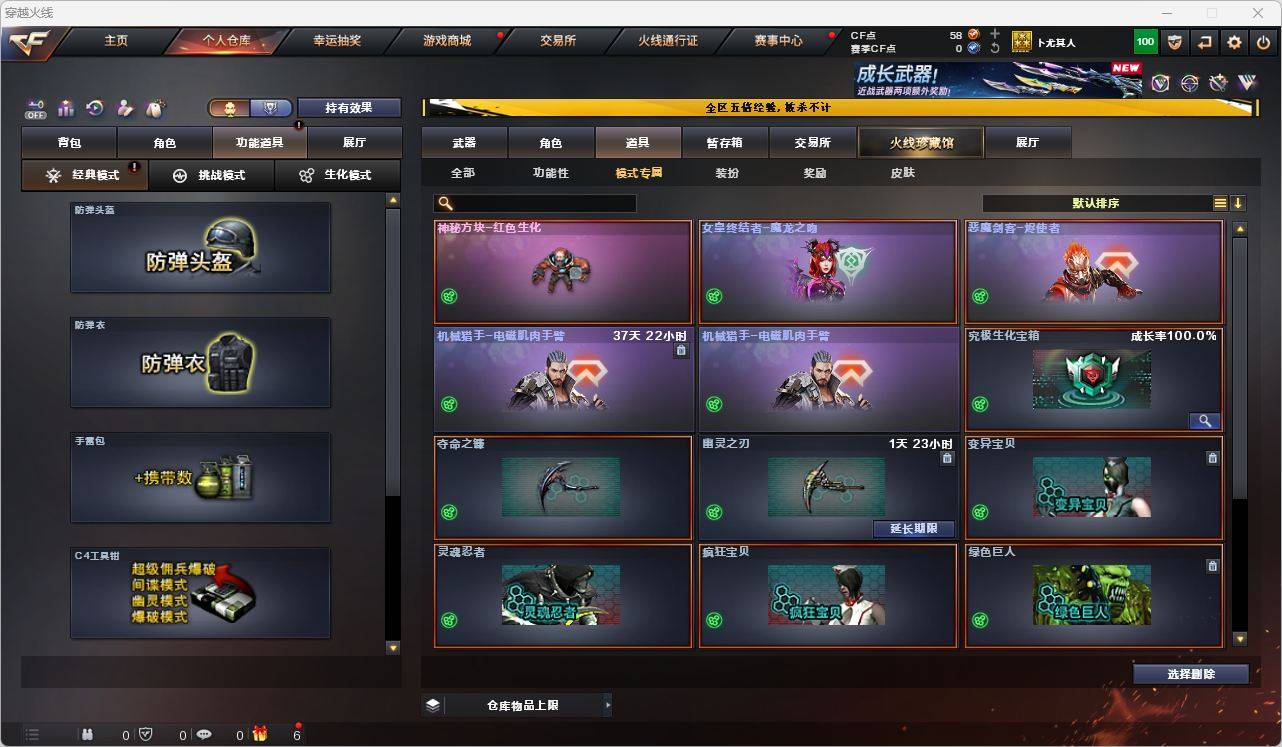Screen dimensions: 1282x747
Task: Click the power icon in the top-right corner
Action: pyautogui.click(x=1262, y=42)
